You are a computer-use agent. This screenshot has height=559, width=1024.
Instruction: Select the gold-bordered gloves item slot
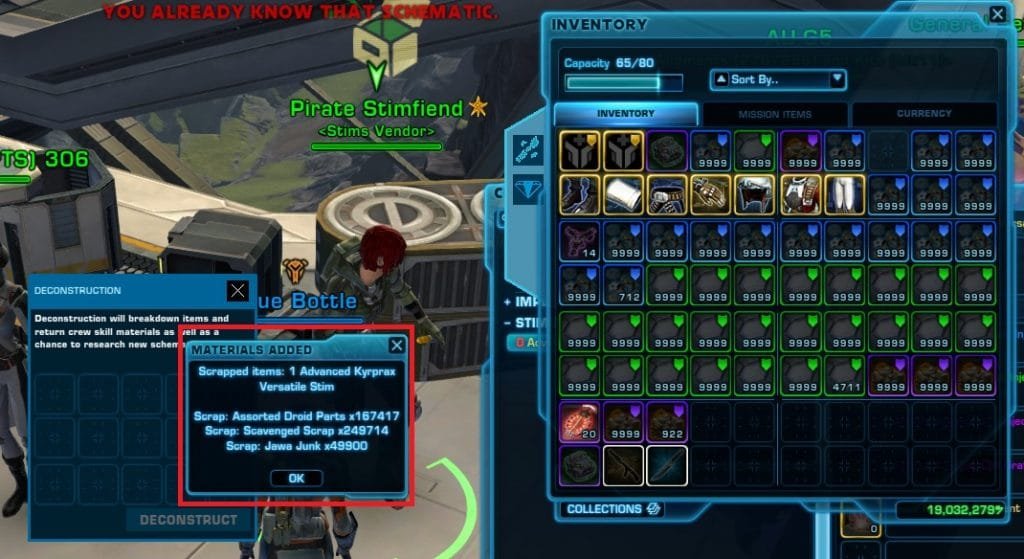(x=712, y=194)
